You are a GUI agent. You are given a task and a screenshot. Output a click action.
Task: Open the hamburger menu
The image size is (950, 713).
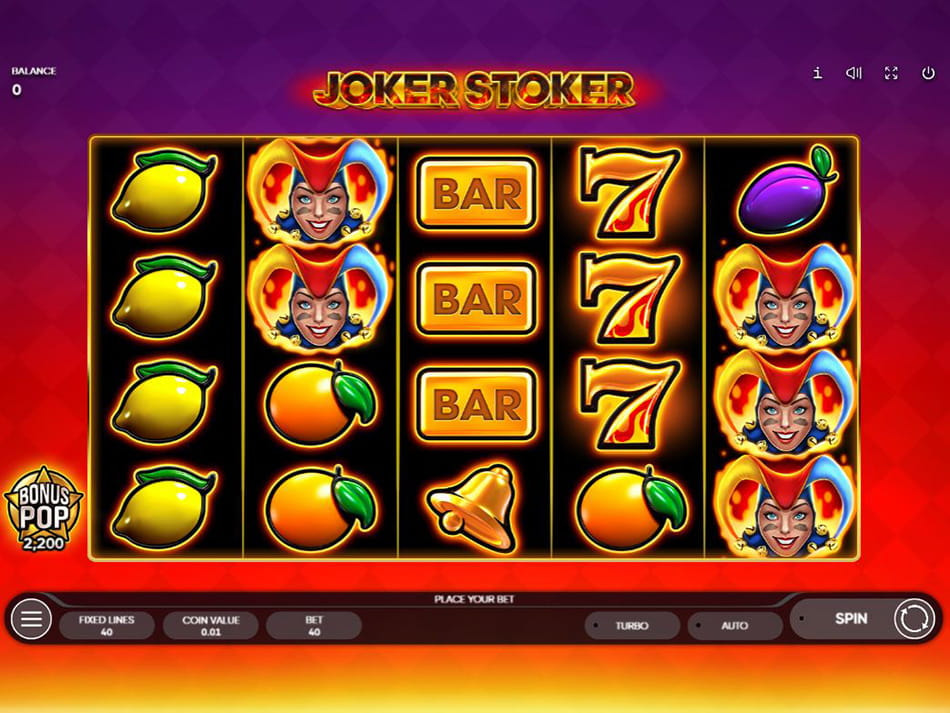point(31,620)
